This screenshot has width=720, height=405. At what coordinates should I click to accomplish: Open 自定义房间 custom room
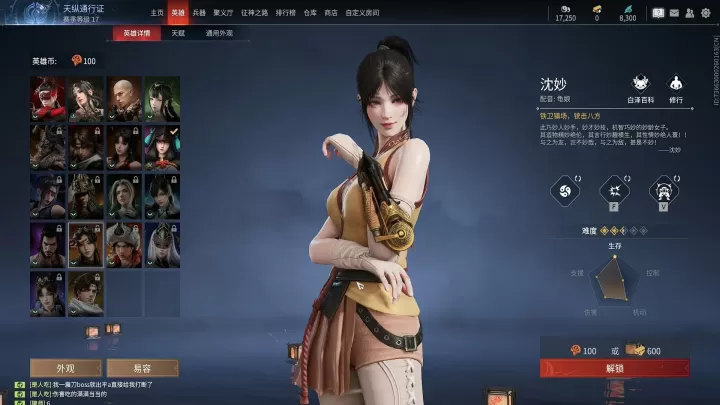click(x=362, y=13)
